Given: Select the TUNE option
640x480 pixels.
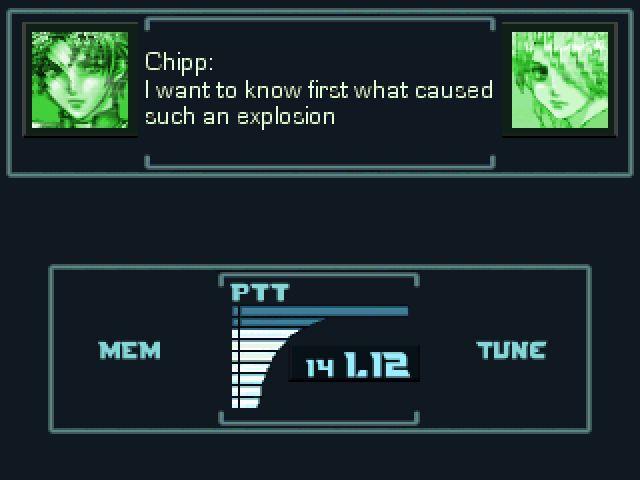Looking at the screenshot, I should (511, 350).
